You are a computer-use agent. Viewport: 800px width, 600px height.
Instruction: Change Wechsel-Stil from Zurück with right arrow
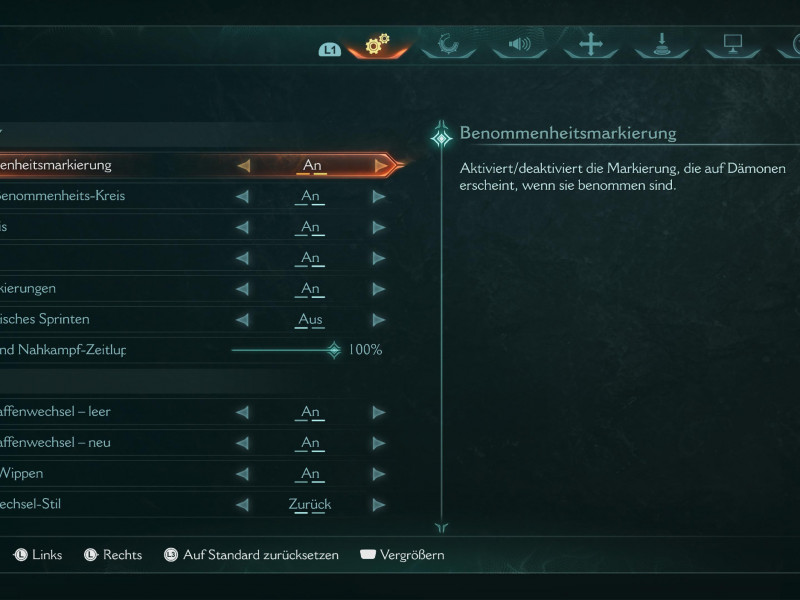pos(379,505)
